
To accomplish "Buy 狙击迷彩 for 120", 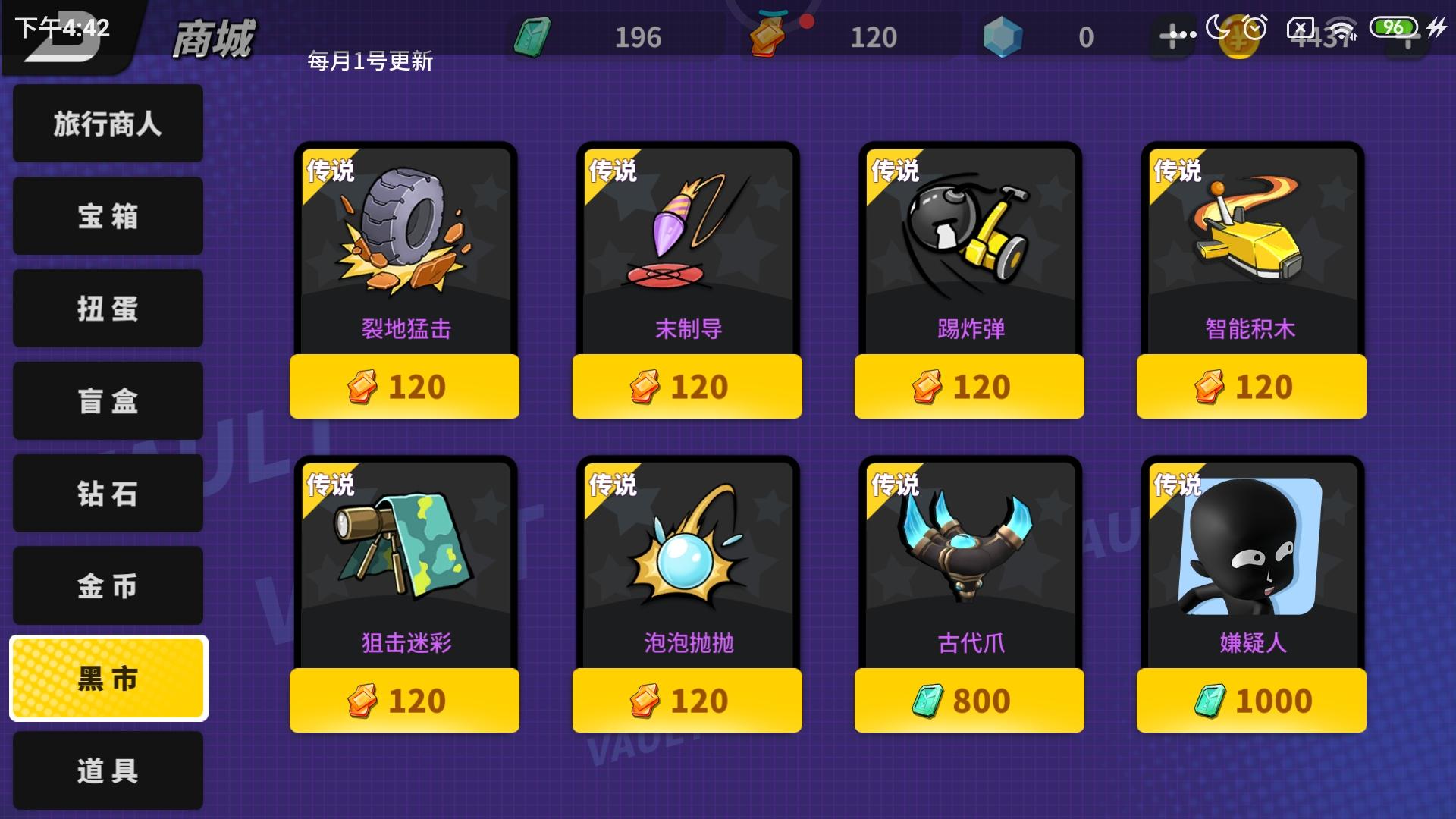I will pos(403,700).
